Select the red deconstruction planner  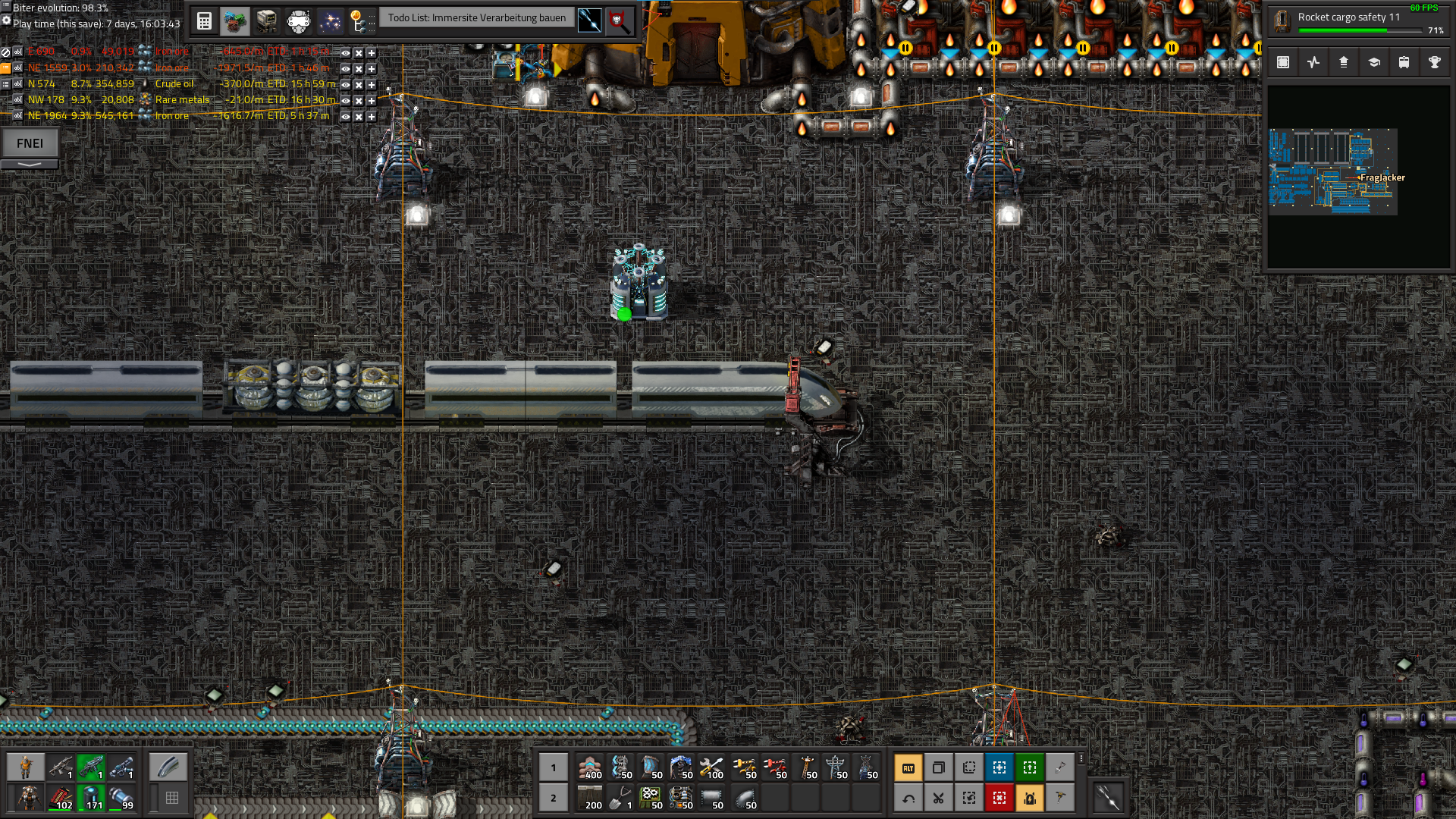(x=999, y=798)
